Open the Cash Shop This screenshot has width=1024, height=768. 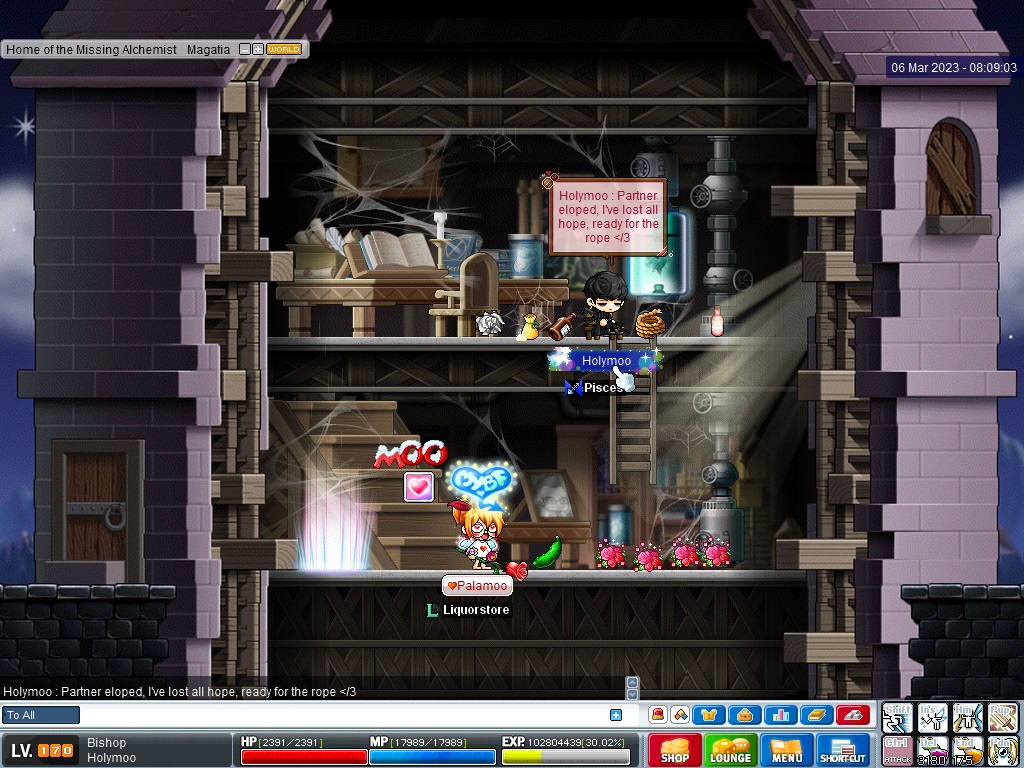675,749
